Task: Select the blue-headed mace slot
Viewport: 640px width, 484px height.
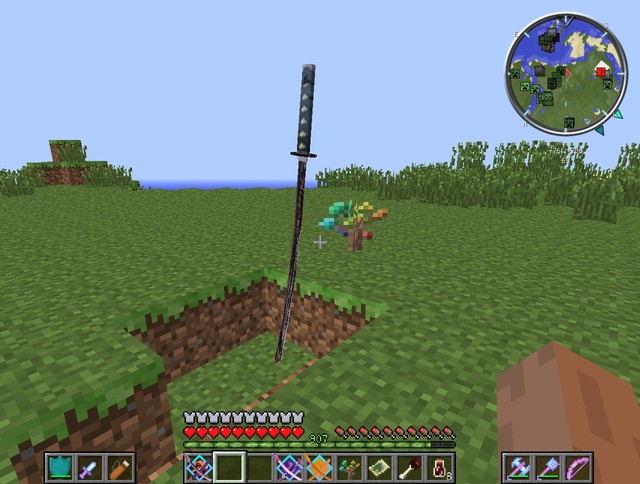Action: click(x=549, y=467)
